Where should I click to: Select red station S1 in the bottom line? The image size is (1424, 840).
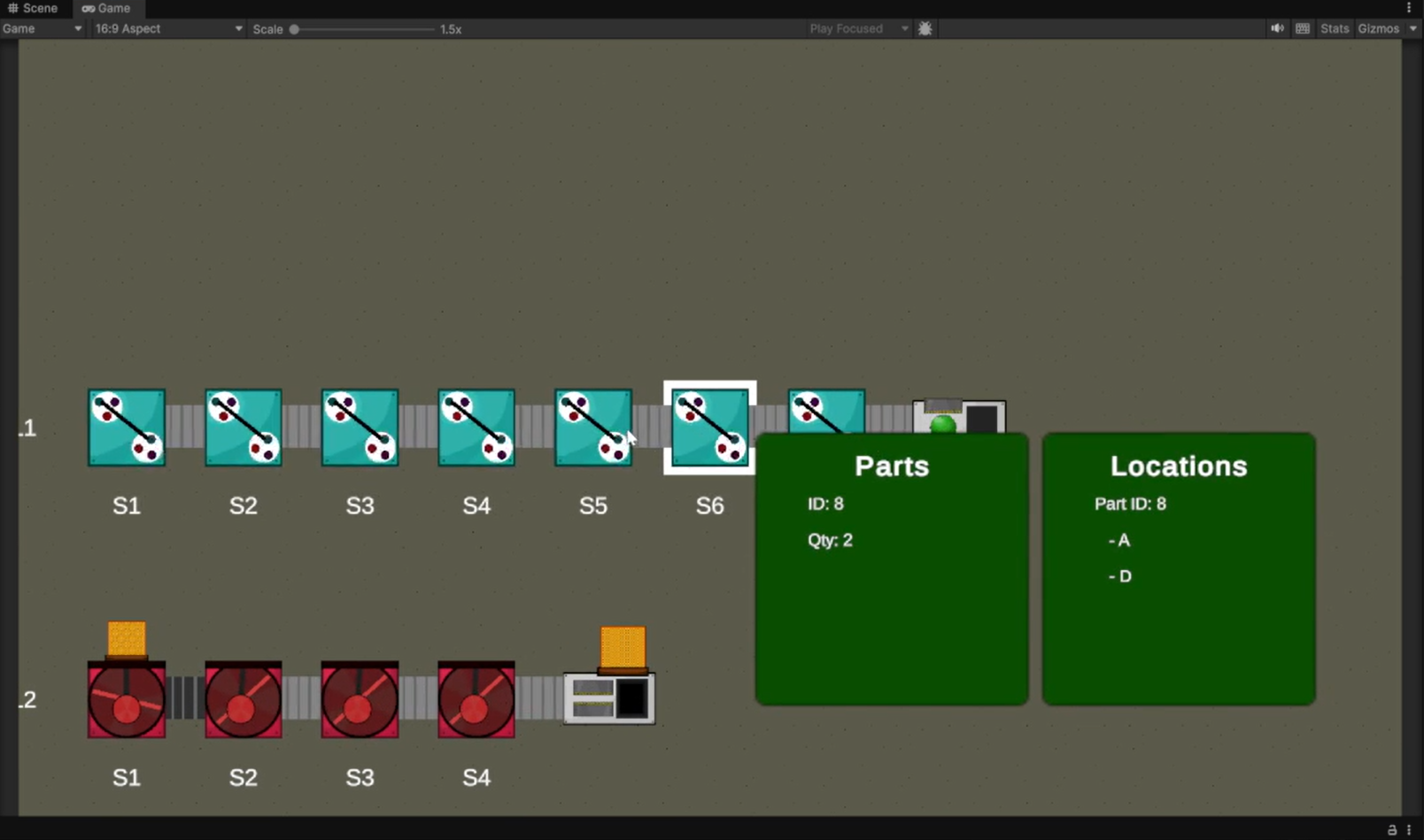127,699
